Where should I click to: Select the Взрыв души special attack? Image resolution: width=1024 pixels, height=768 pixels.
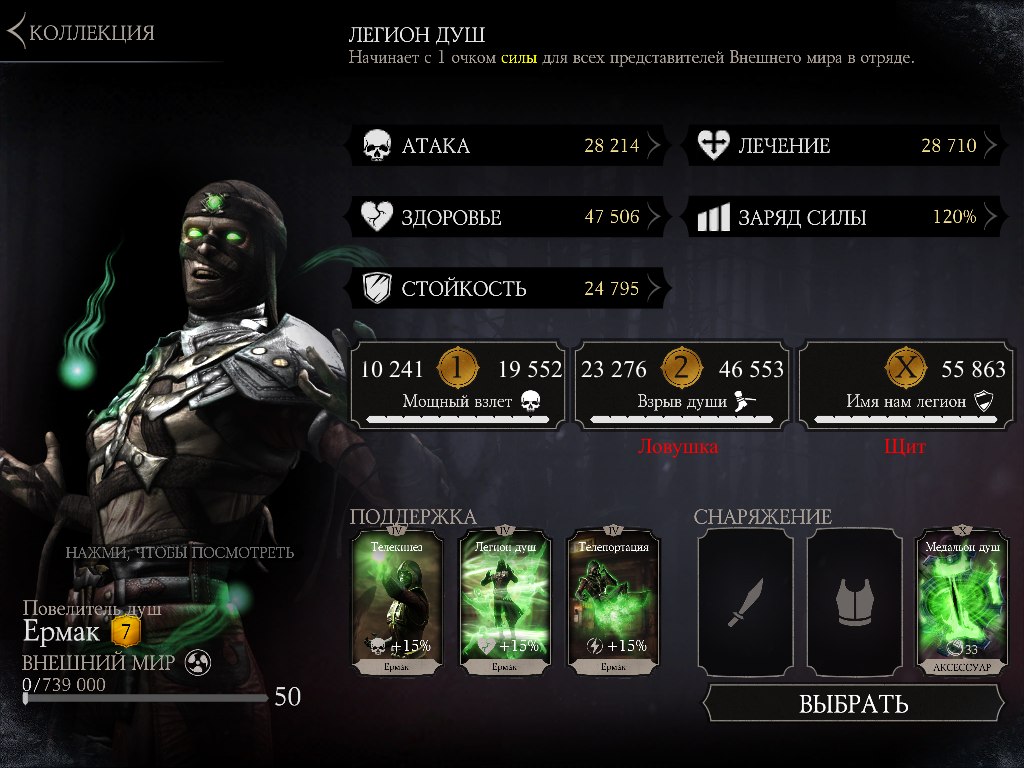(x=681, y=385)
